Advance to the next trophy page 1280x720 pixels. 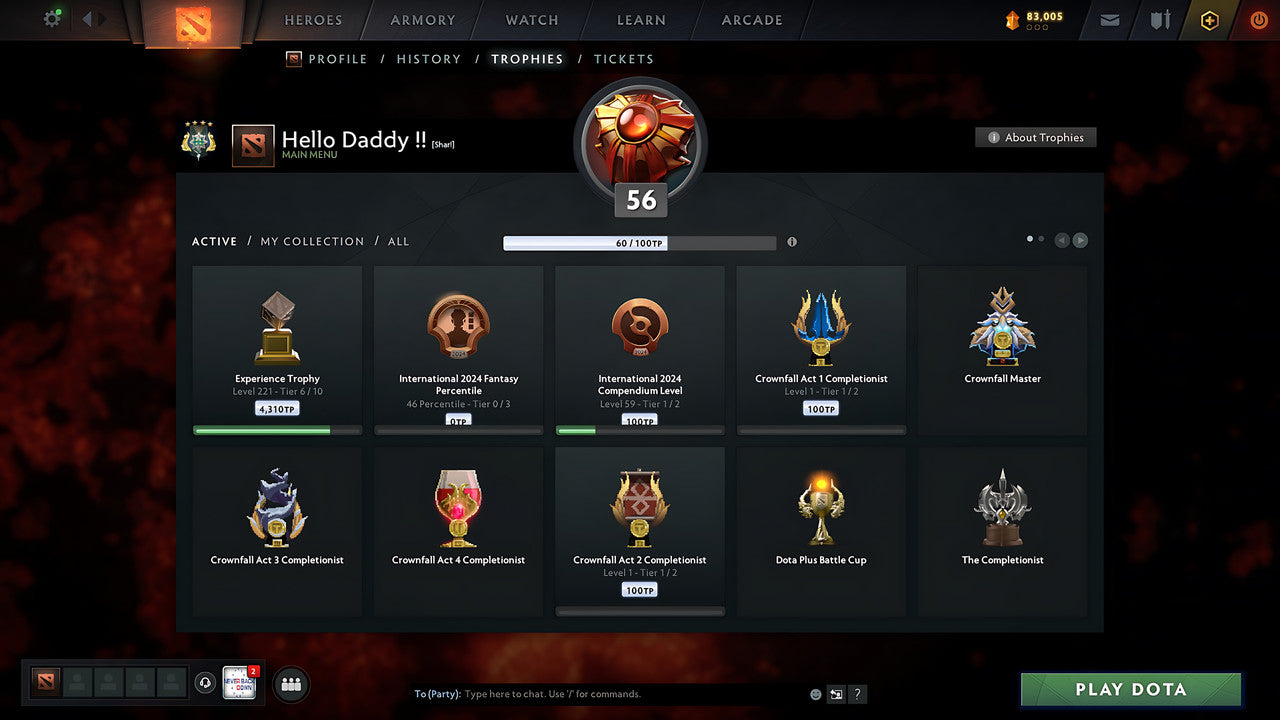point(1080,240)
